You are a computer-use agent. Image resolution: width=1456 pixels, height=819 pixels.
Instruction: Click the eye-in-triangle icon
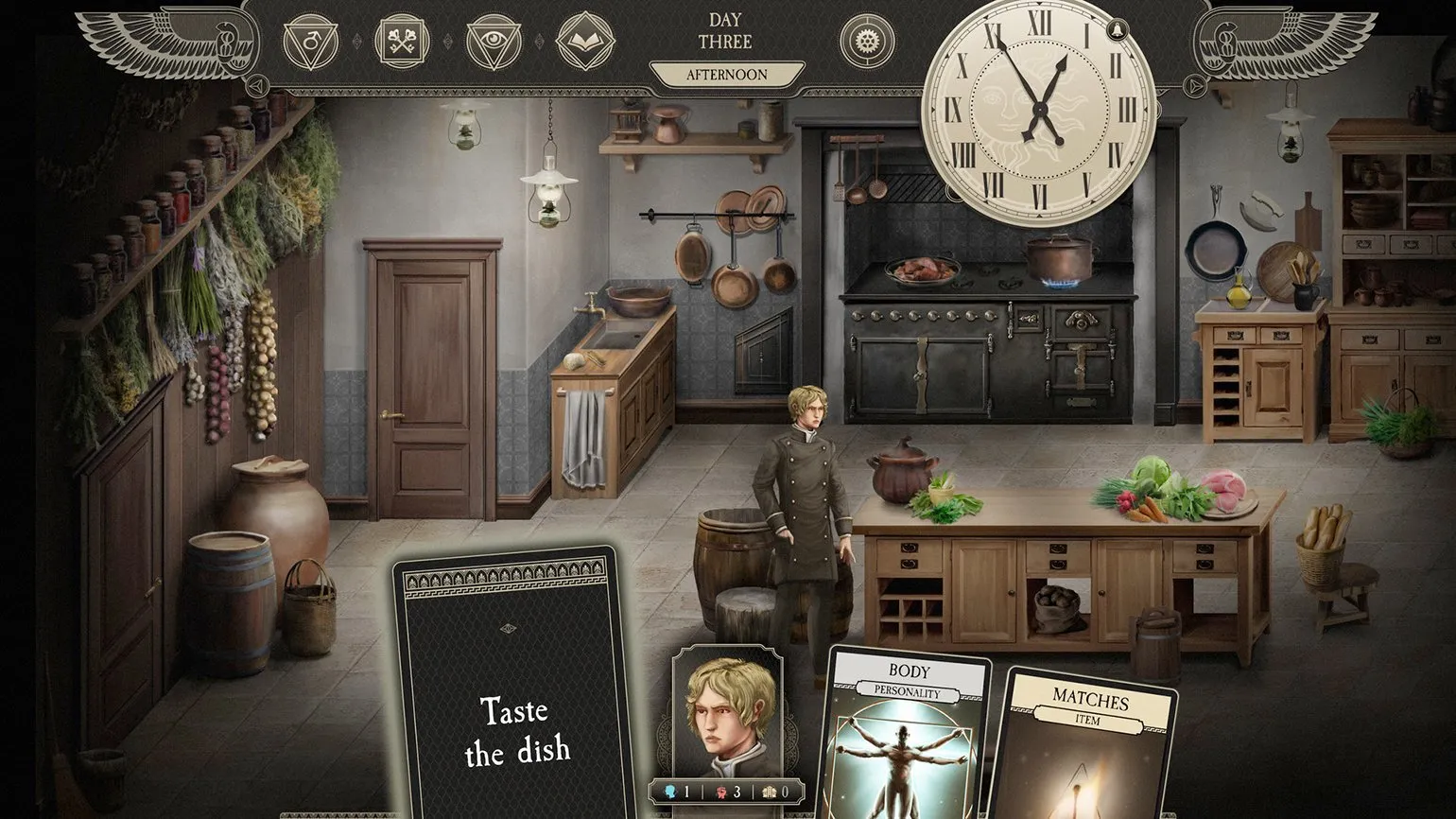pyautogui.click(x=494, y=42)
